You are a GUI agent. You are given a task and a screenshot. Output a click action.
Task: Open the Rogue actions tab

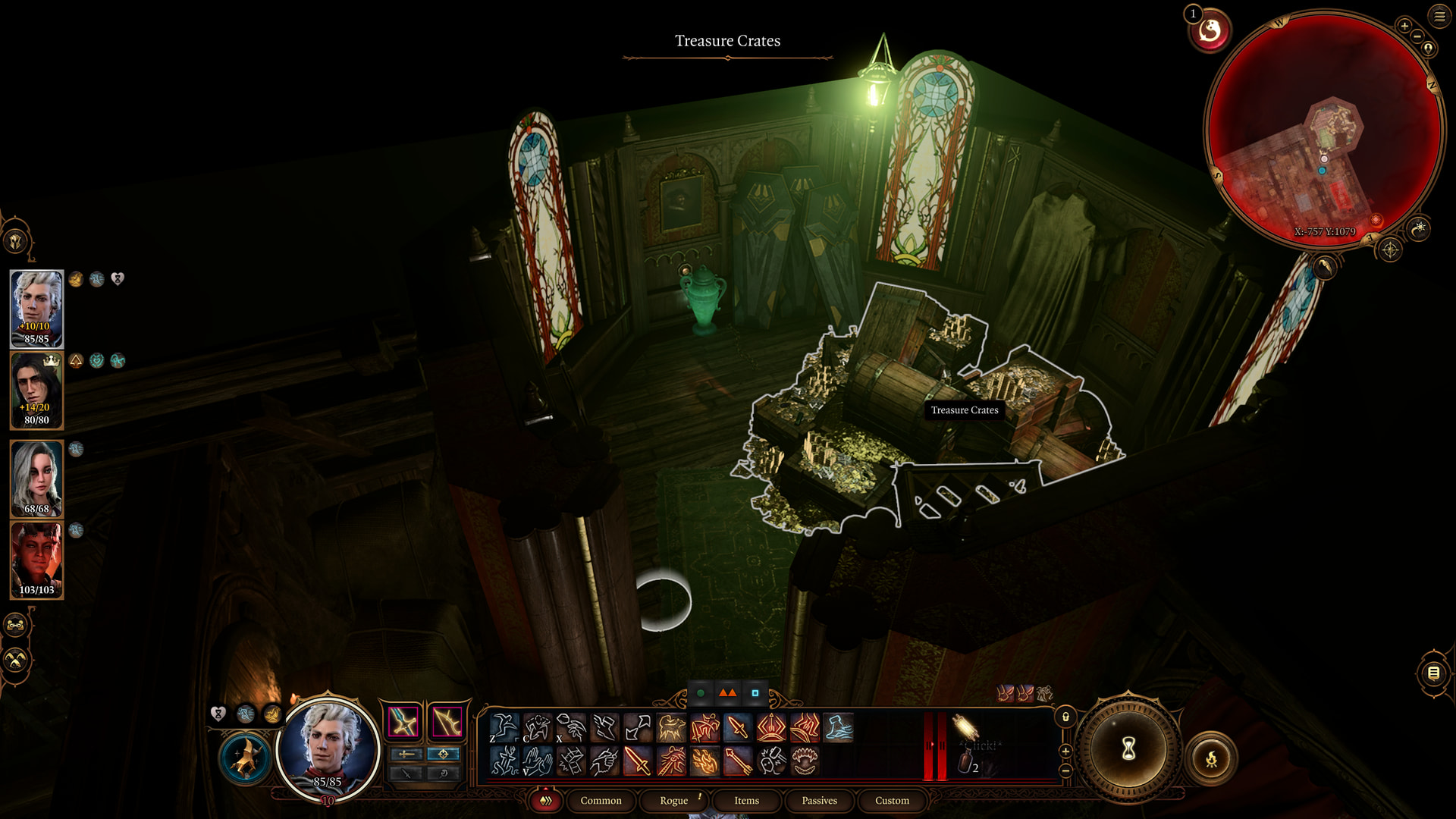(x=673, y=800)
